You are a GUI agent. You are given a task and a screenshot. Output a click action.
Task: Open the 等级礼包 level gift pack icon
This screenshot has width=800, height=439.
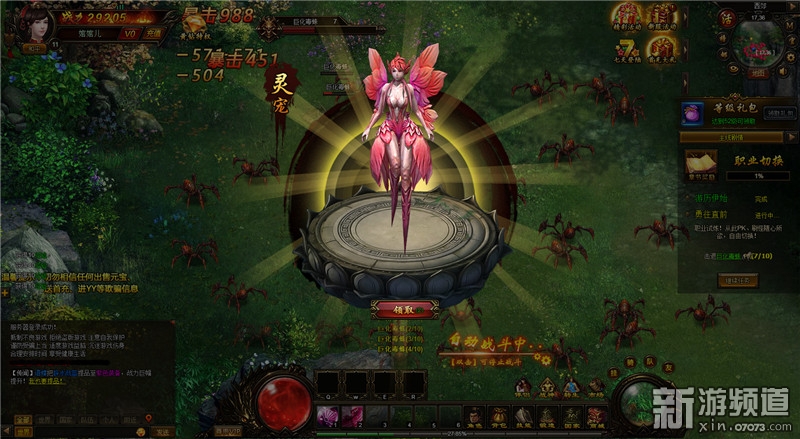click(692, 112)
